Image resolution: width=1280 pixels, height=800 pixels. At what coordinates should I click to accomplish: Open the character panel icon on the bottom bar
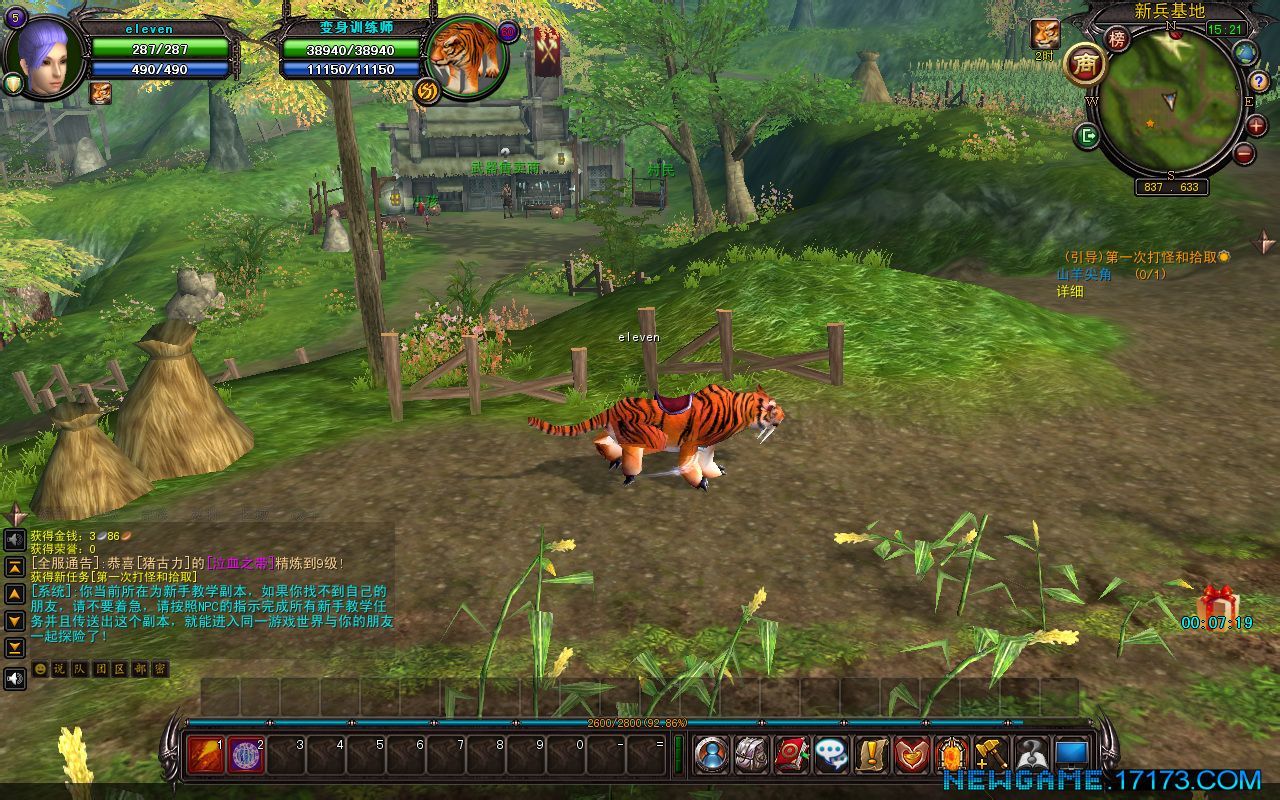[x=711, y=754]
